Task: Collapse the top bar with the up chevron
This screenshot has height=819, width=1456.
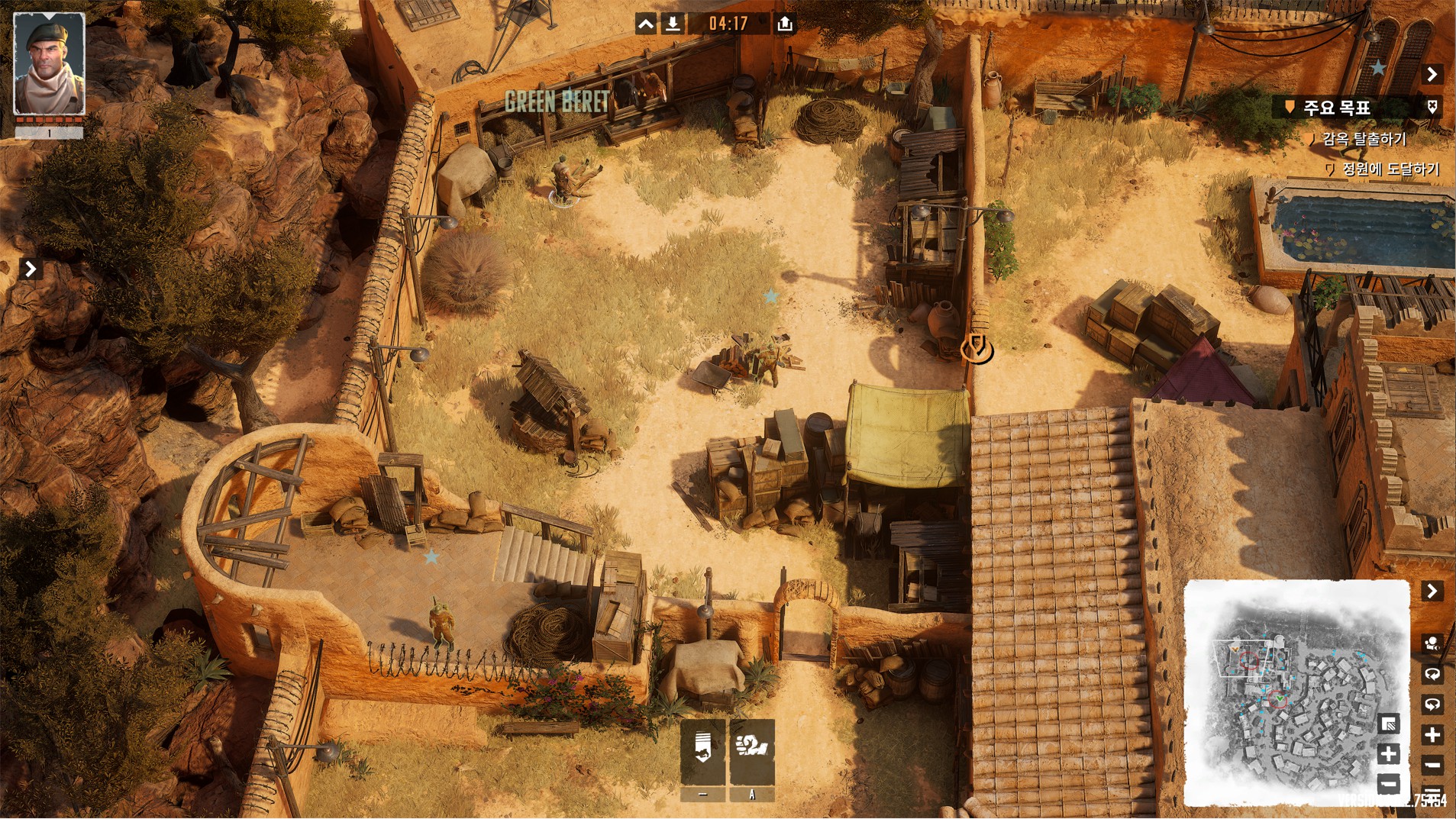Action: [x=646, y=24]
